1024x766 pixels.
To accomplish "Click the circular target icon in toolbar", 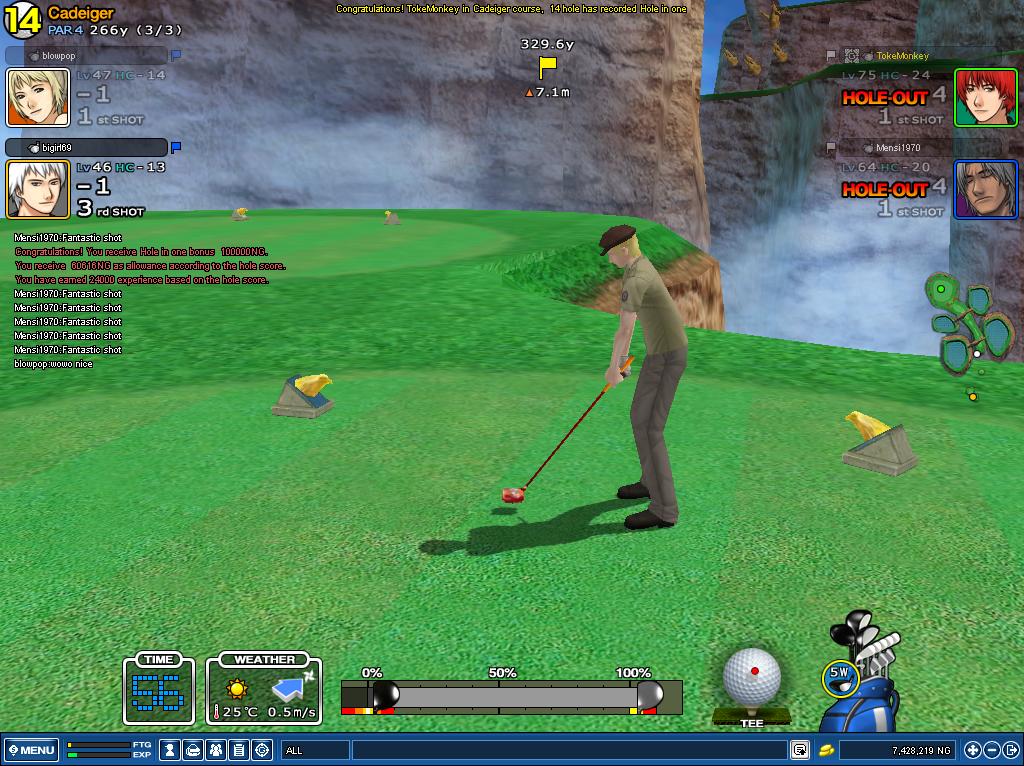I will pos(262,750).
